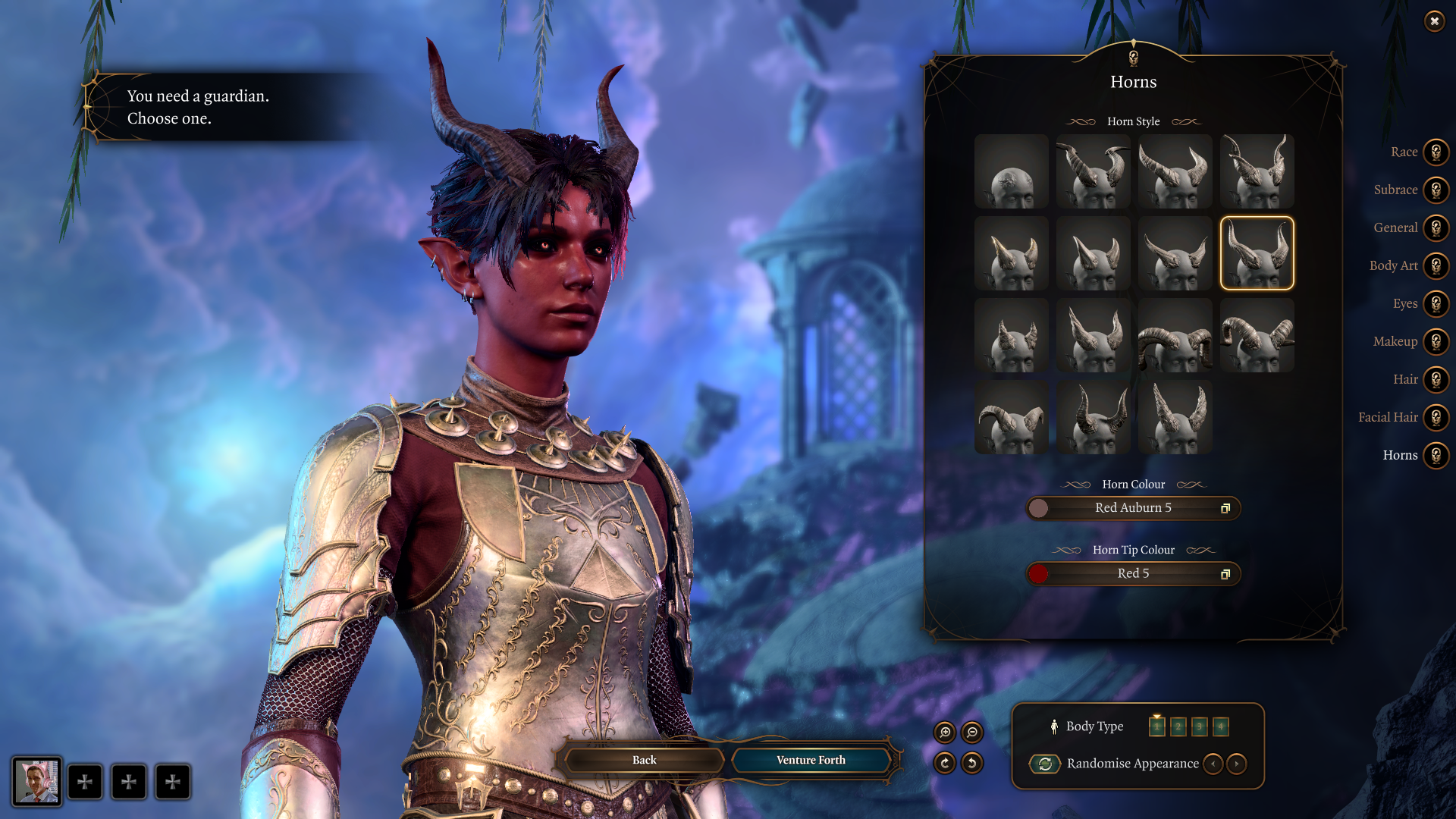Go Back to the previous step
This screenshot has width=1456, height=819.
[644, 760]
